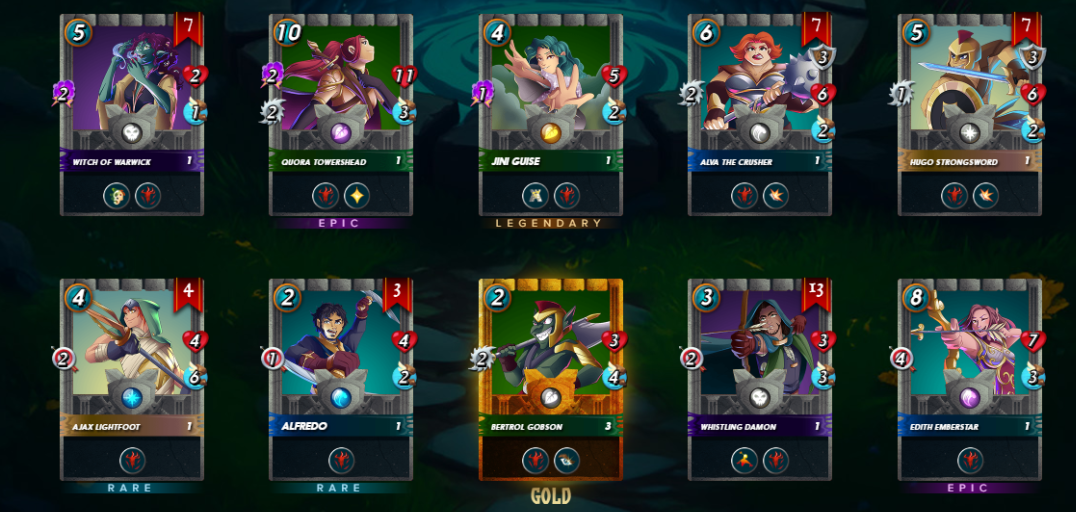Viewport: 1076px width, 512px height.
Task: Select the Witch of Warwick card
Action: tap(131, 114)
